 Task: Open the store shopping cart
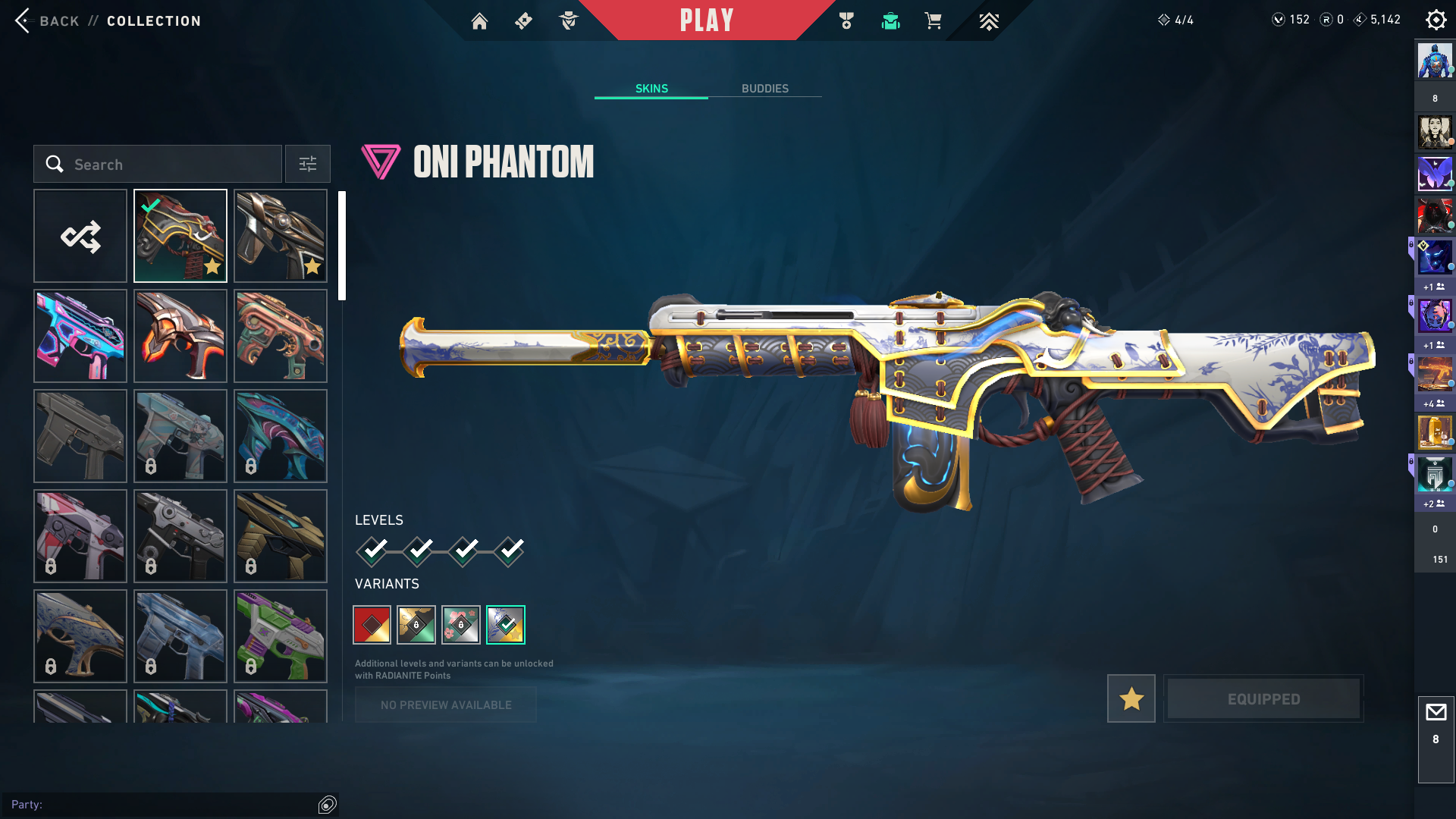933,21
